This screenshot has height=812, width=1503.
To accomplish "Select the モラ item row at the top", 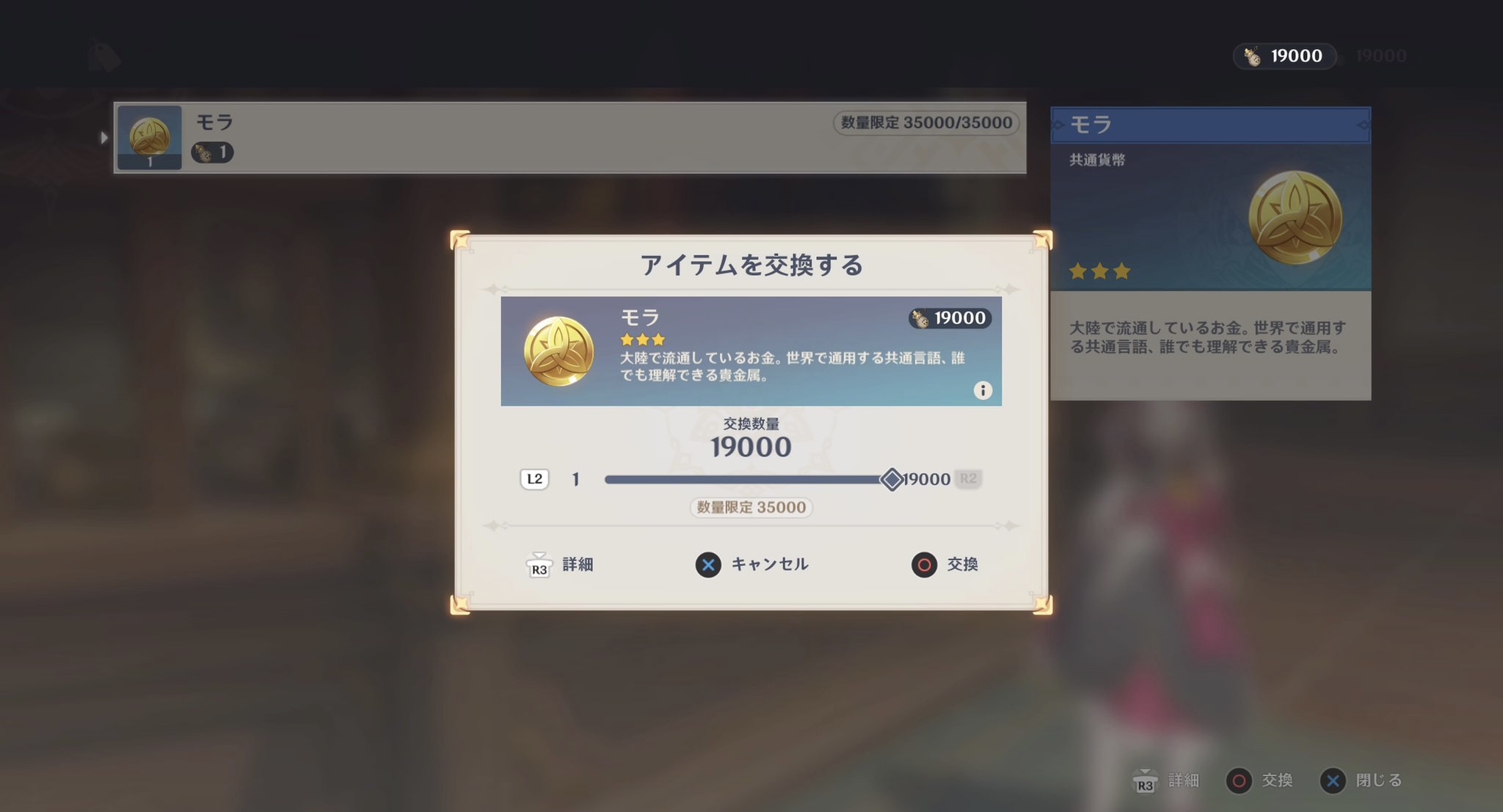I will pos(514,137).
